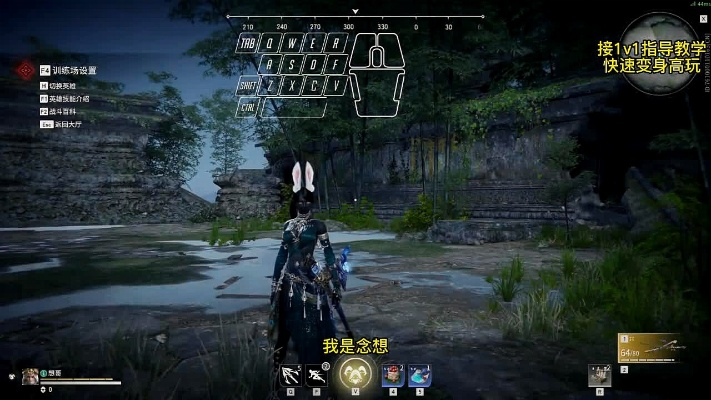Viewport: 711px width, 400px height.
Task: Activate the grappling hook skill icon
Action: click(x=291, y=374)
